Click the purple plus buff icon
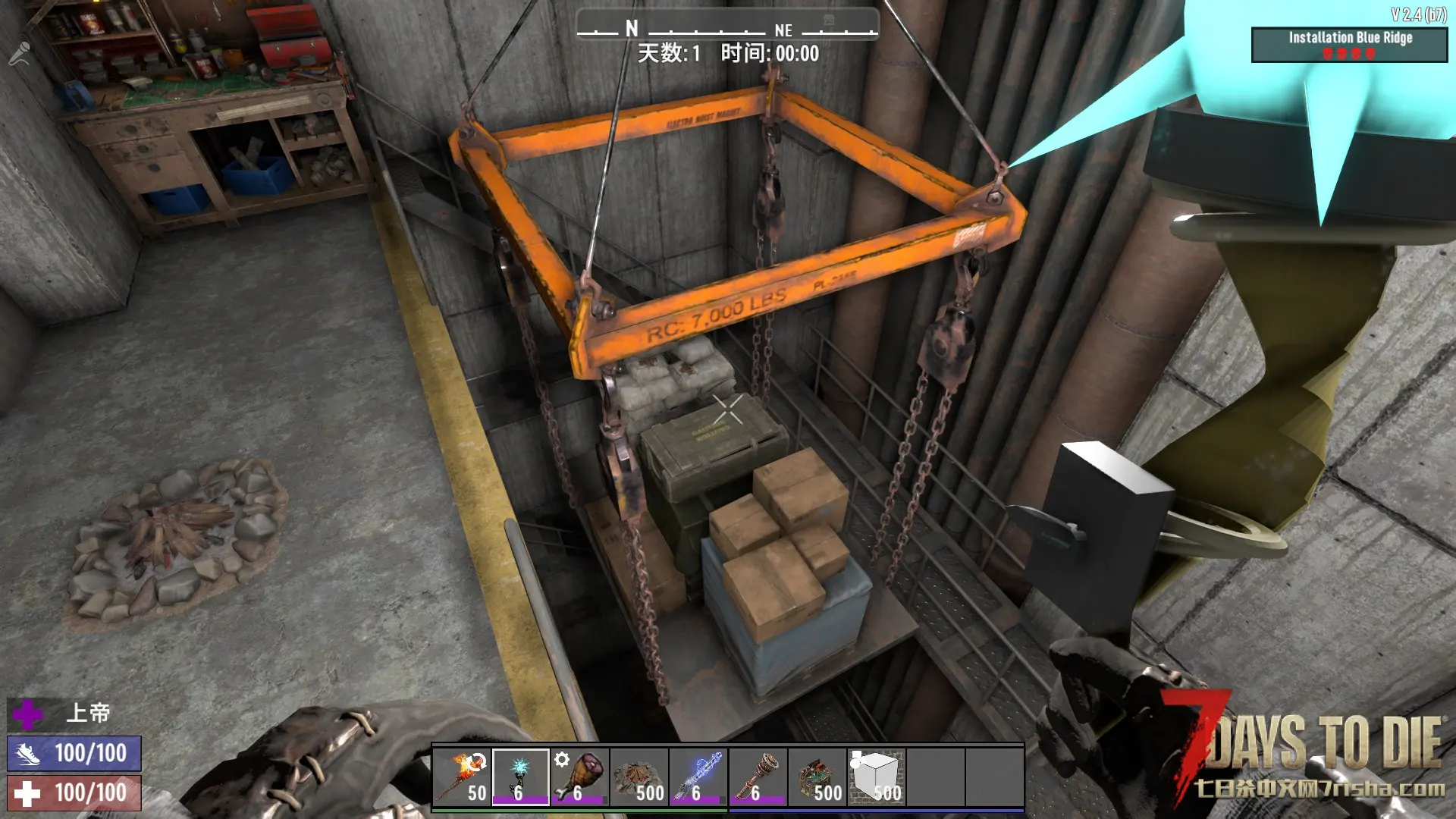This screenshot has height=819, width=1456. 28,714
